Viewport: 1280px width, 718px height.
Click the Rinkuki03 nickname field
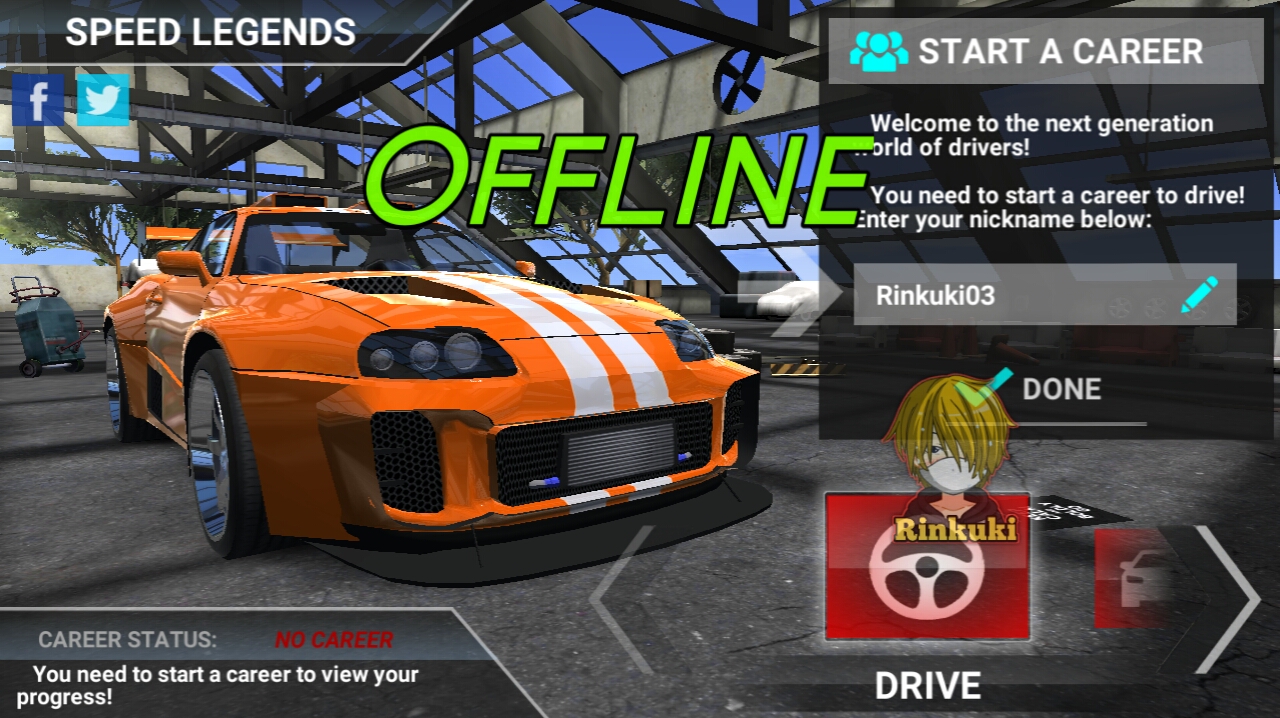point(1010,295)
